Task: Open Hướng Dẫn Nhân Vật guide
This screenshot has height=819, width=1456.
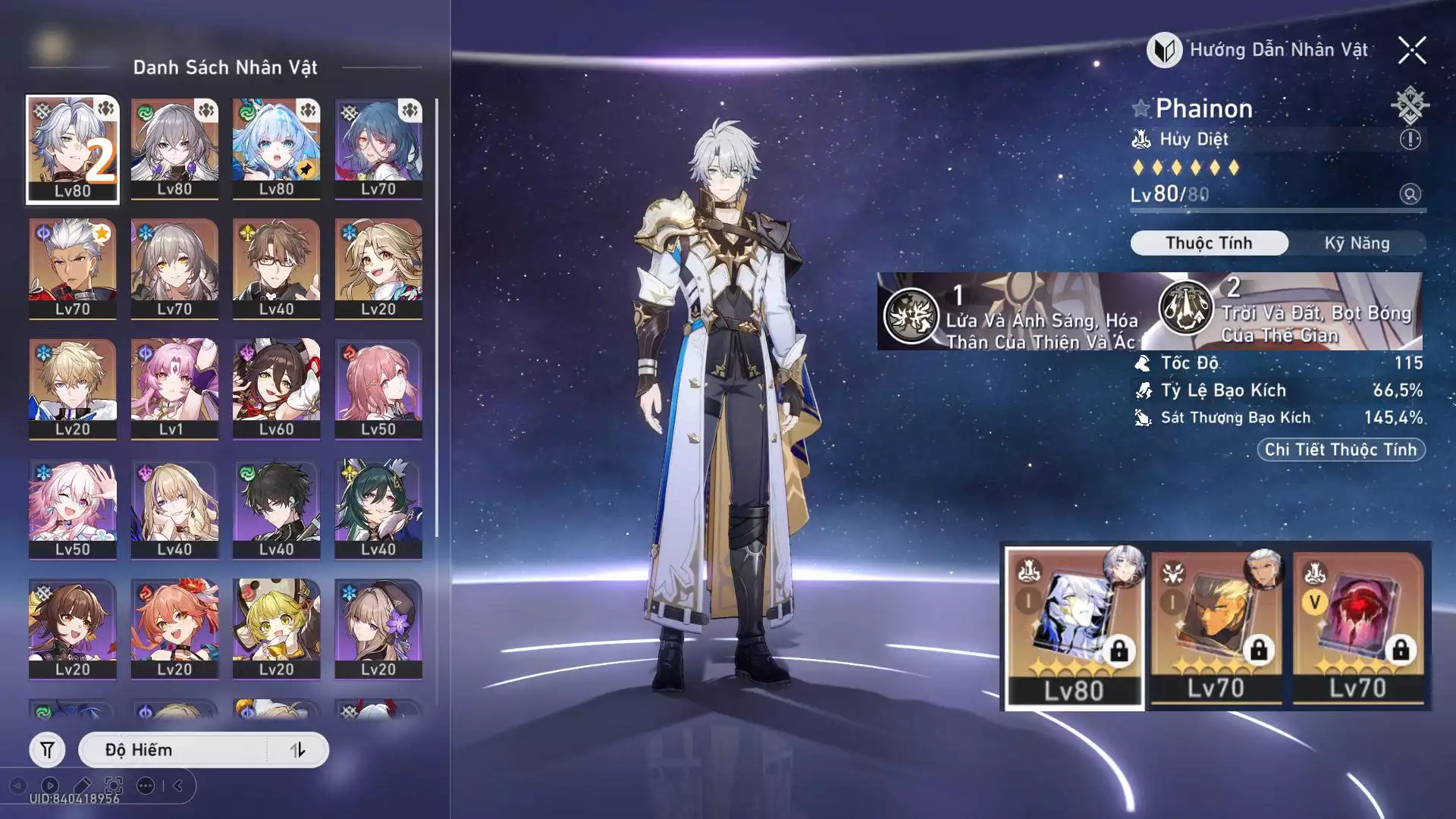Action: pos(1259,51)
